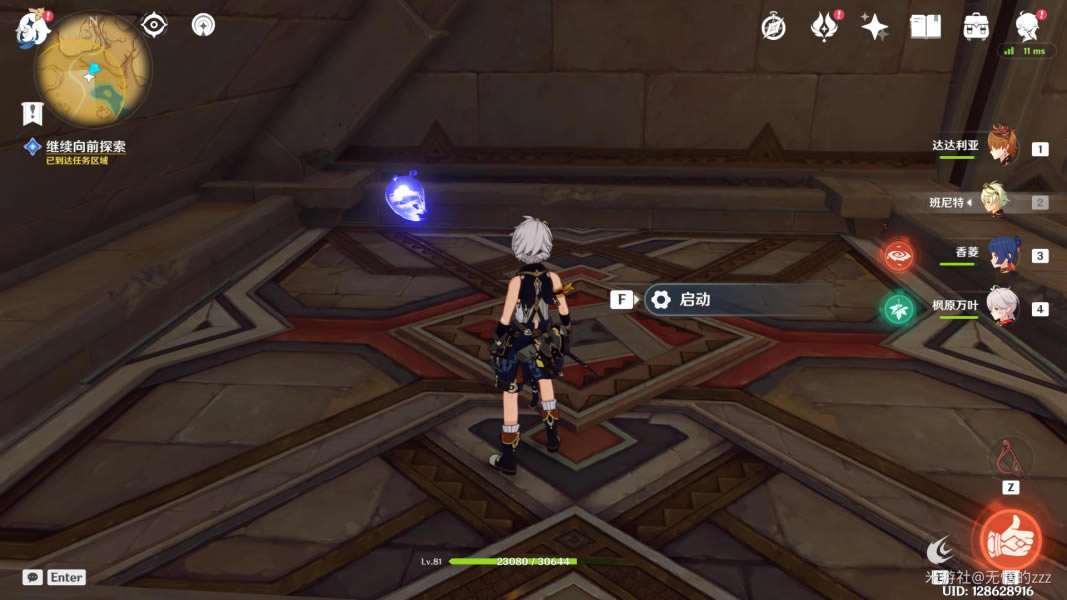Switch to party member 达达利亚
The height and width of the screenshot is (600, 1067).
tap(1001, 148)
